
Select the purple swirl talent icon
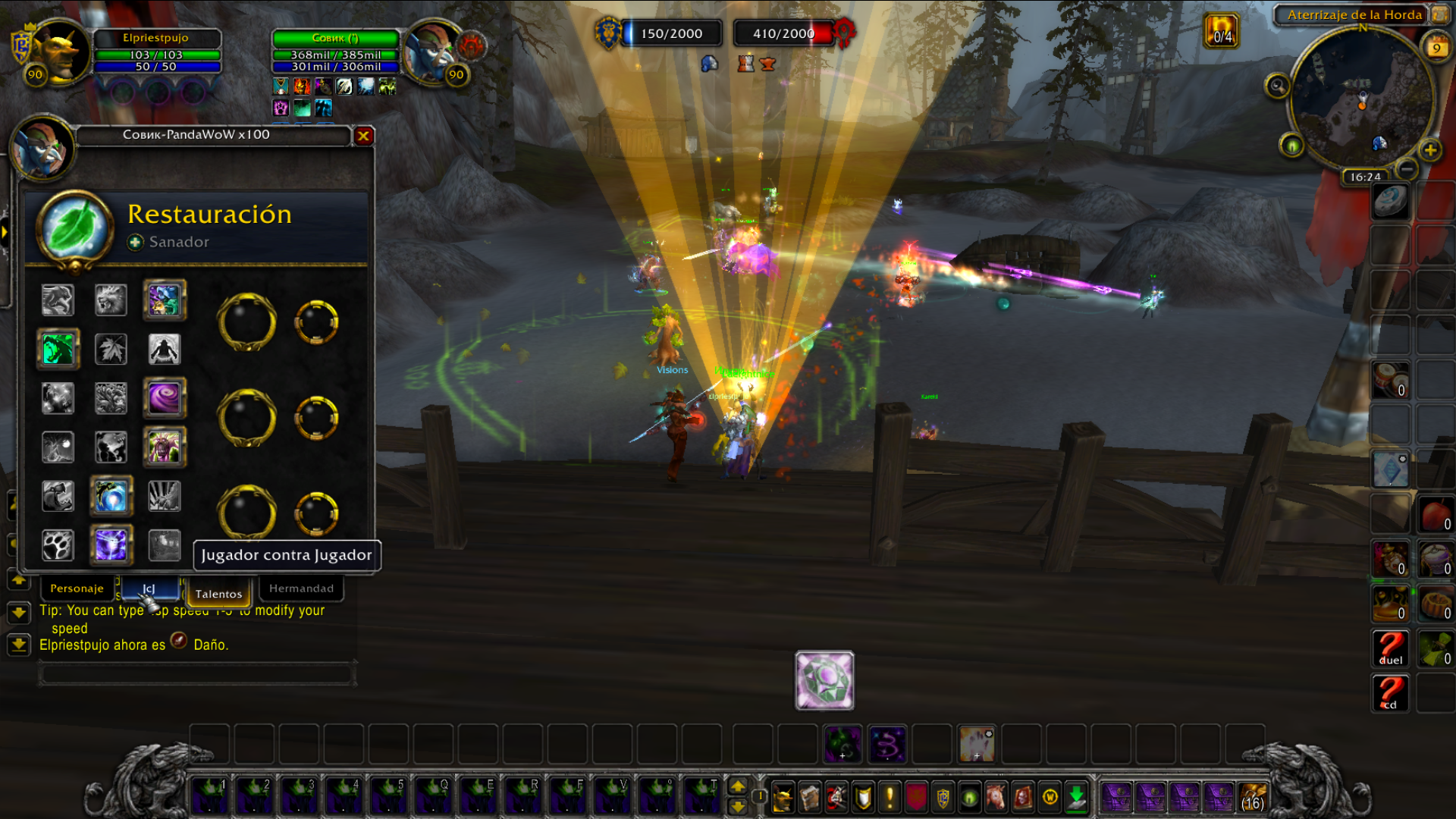[x=164, y=398]
